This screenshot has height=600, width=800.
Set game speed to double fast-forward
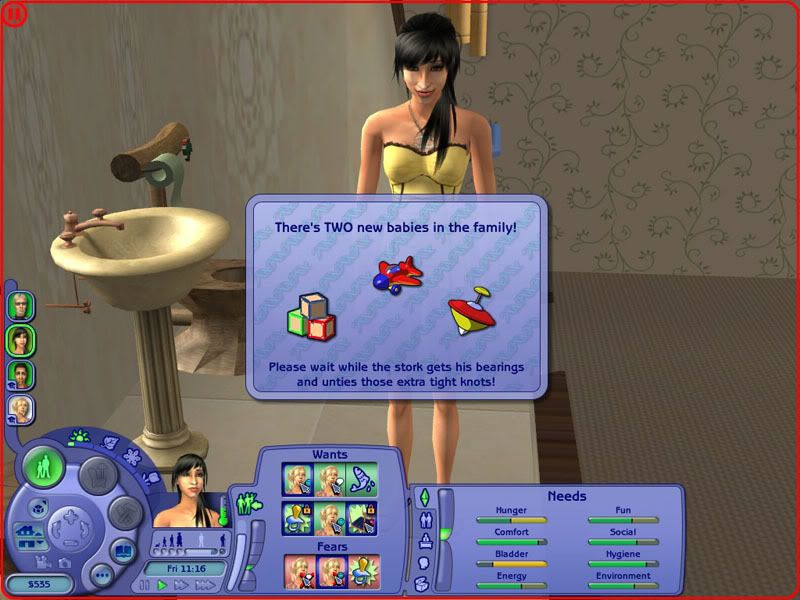pos(181,585)
